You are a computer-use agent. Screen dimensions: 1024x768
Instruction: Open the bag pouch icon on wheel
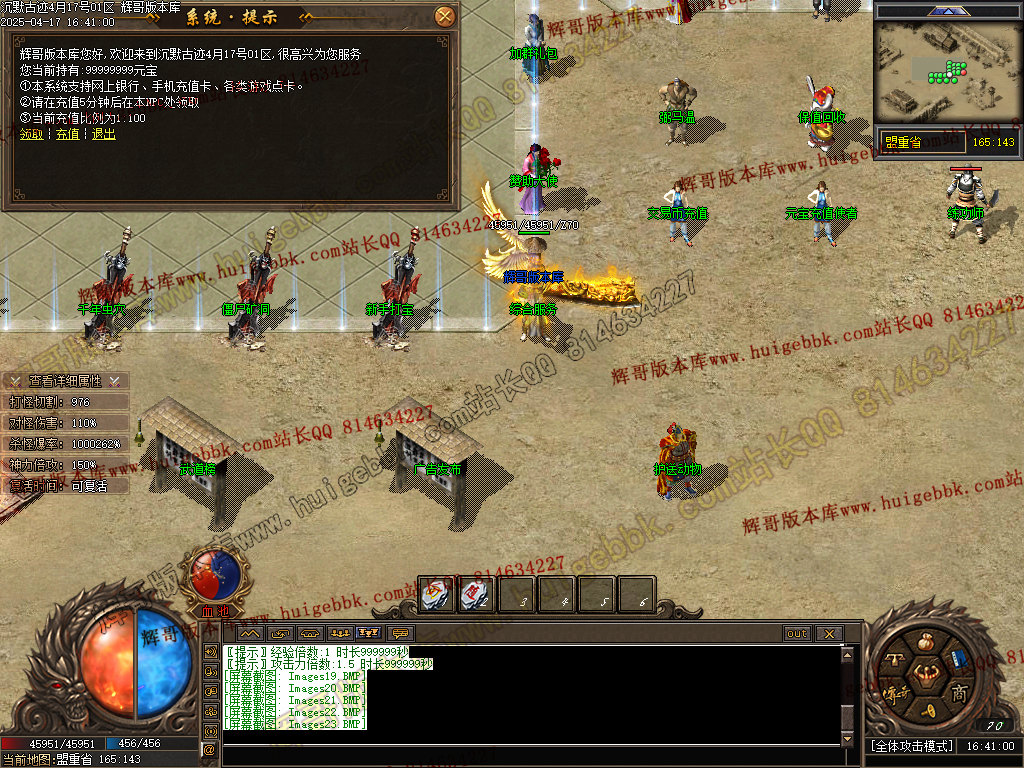pyautogui.click(x=926, y=640)
